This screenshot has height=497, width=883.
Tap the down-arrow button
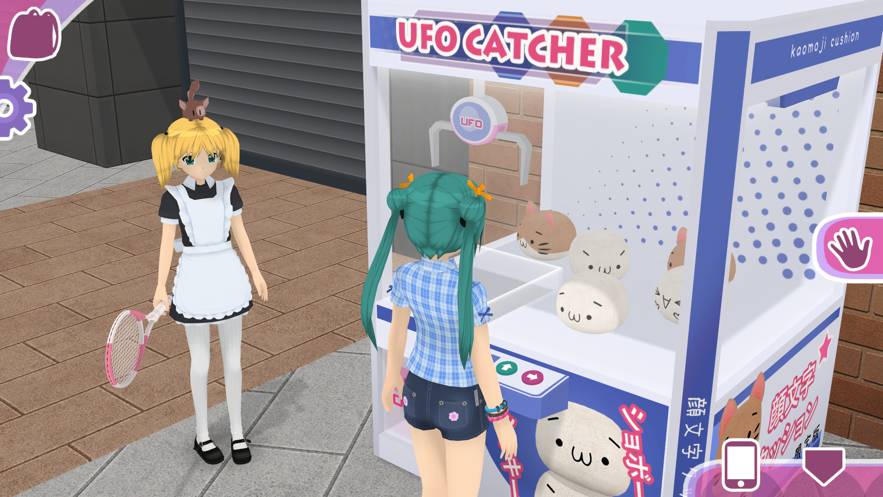pyautogui.click(x=824, y=466)
